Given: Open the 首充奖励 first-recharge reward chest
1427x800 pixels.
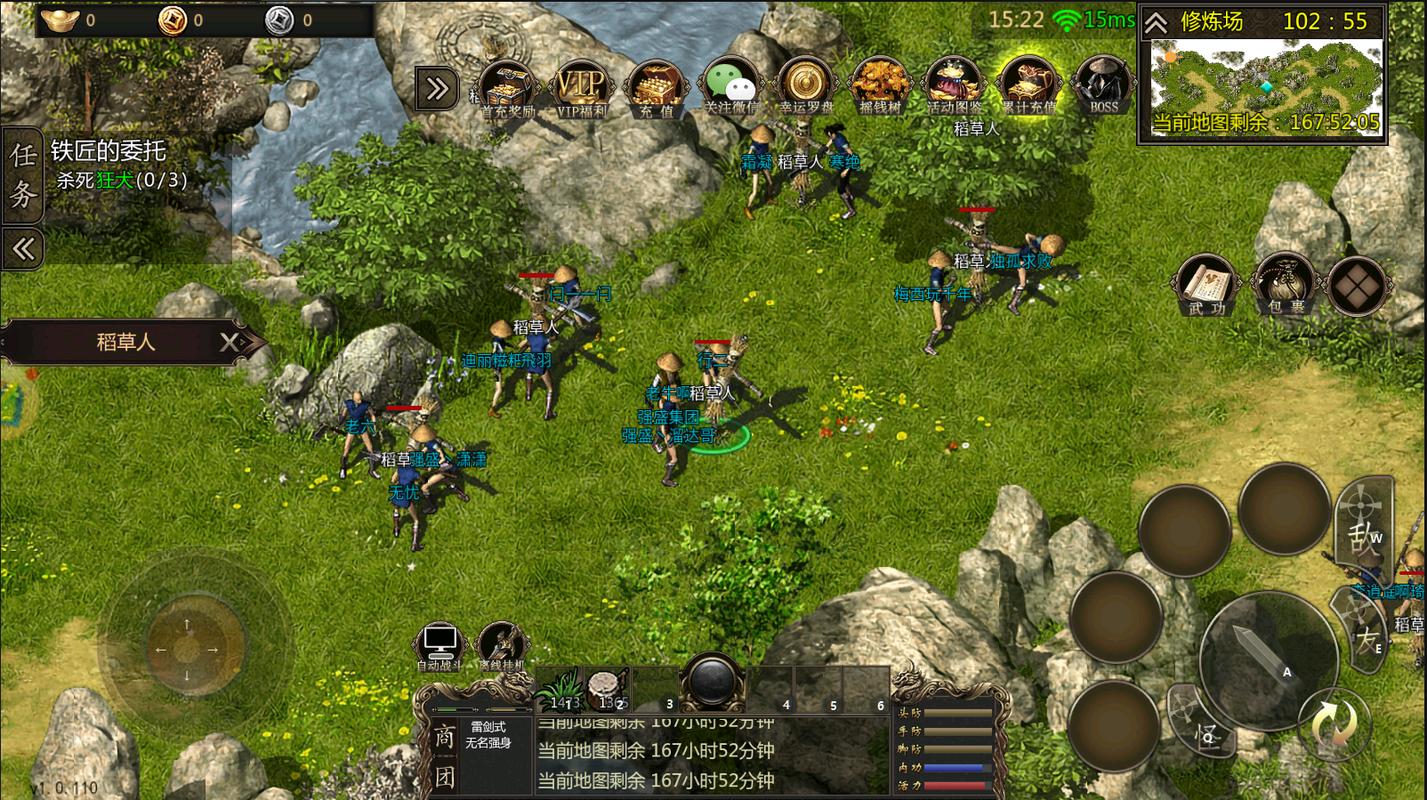Looking at the screenshot, I should (507, 86).
